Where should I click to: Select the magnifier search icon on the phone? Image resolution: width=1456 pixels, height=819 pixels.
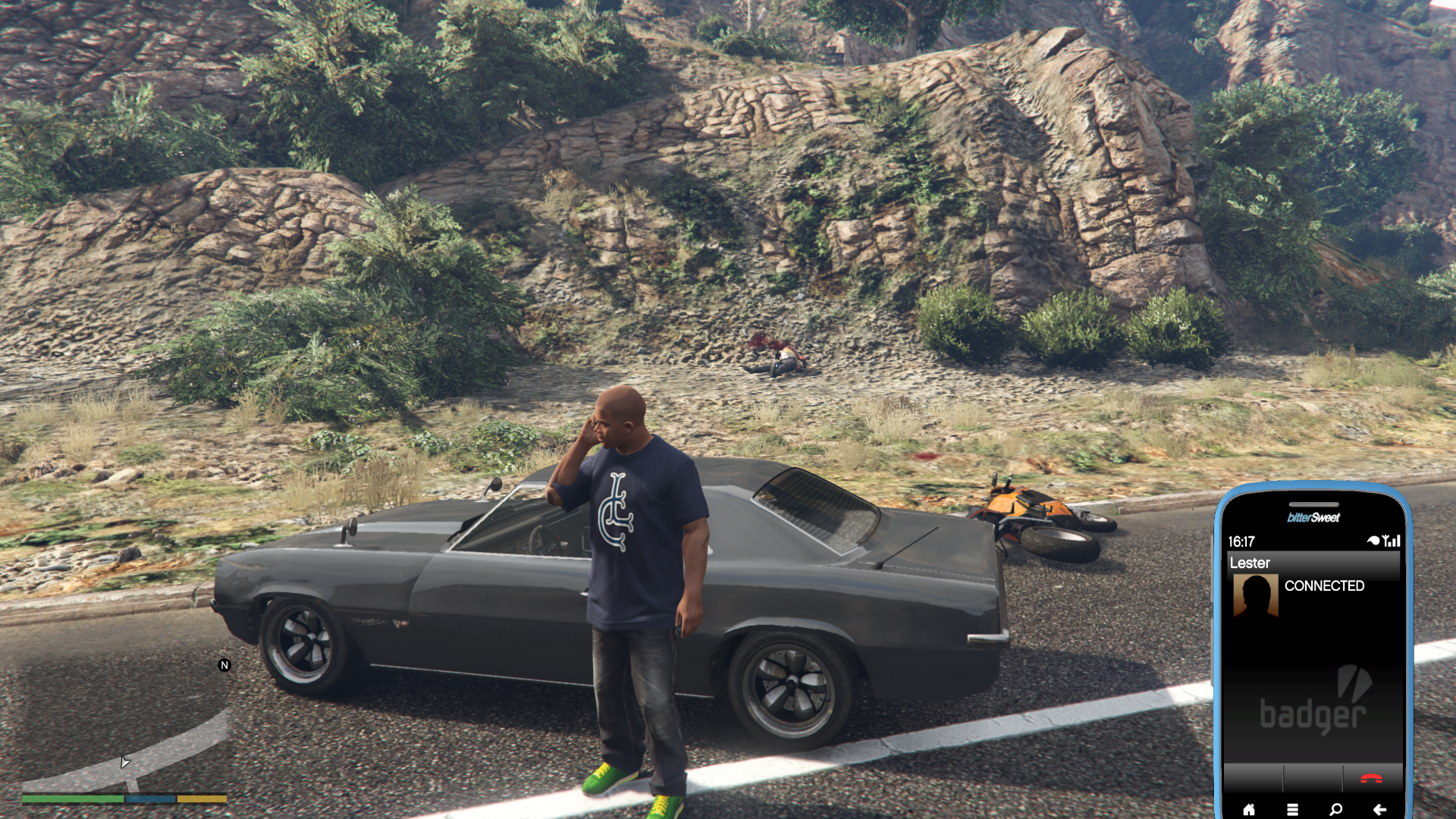point(1335,809)
